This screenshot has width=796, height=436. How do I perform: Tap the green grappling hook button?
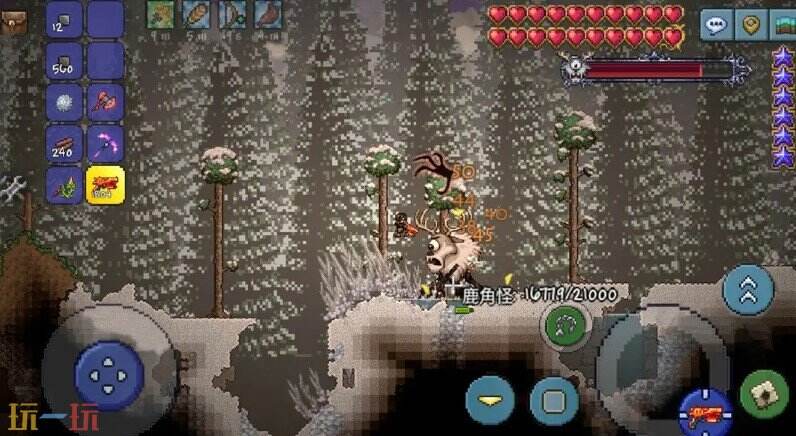(566, 325)
